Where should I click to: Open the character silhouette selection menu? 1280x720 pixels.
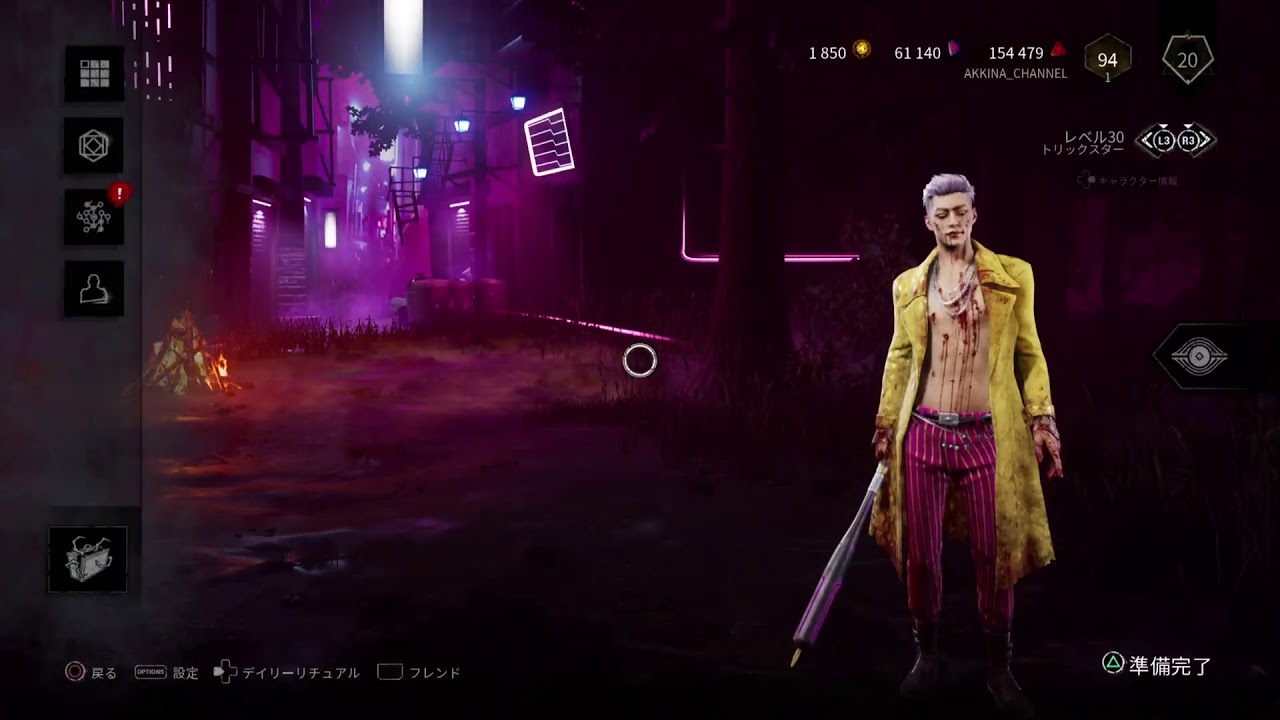tap(94, 289)
